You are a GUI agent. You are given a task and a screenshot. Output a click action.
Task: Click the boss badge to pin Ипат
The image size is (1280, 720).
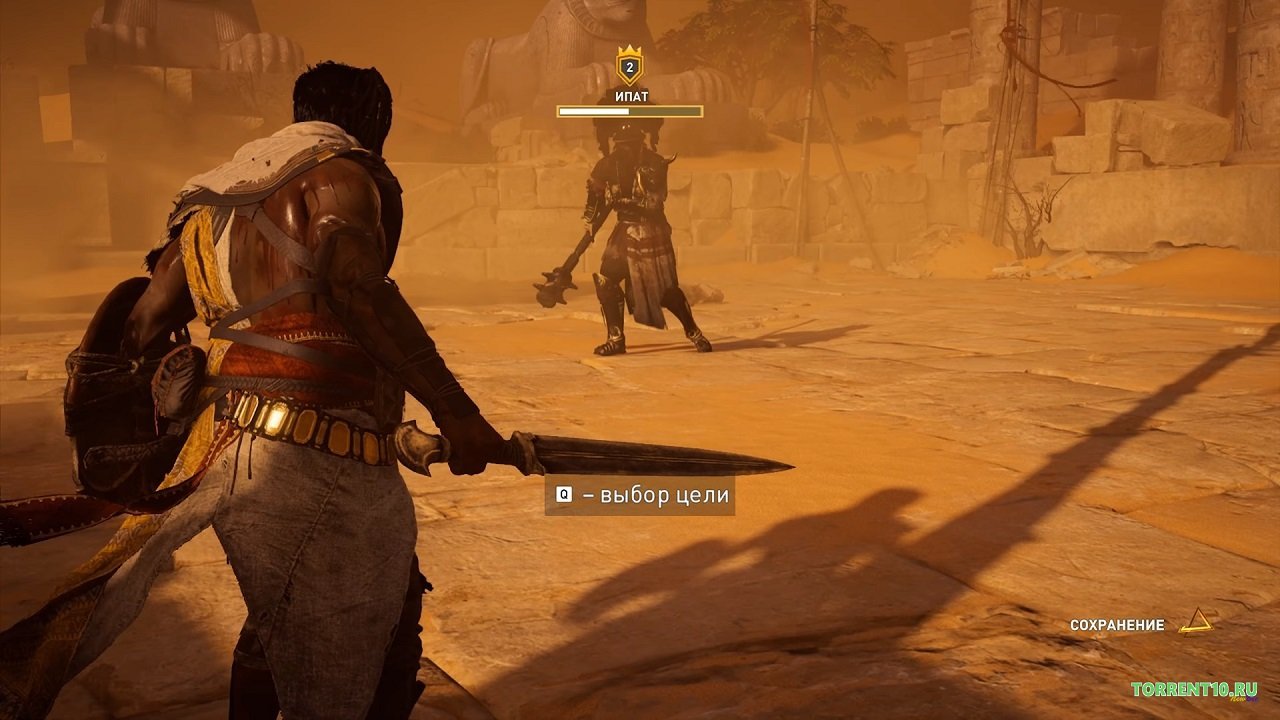pos(629,67)
